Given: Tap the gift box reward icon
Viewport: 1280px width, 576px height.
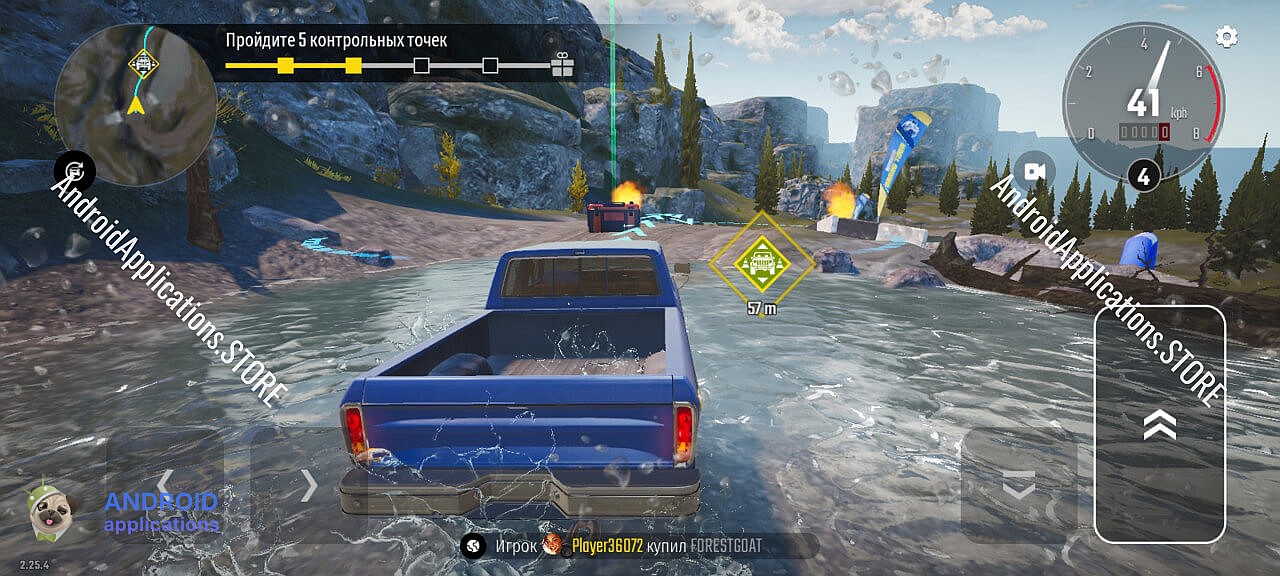Looking at the screenshot, I should coord(563,66).
